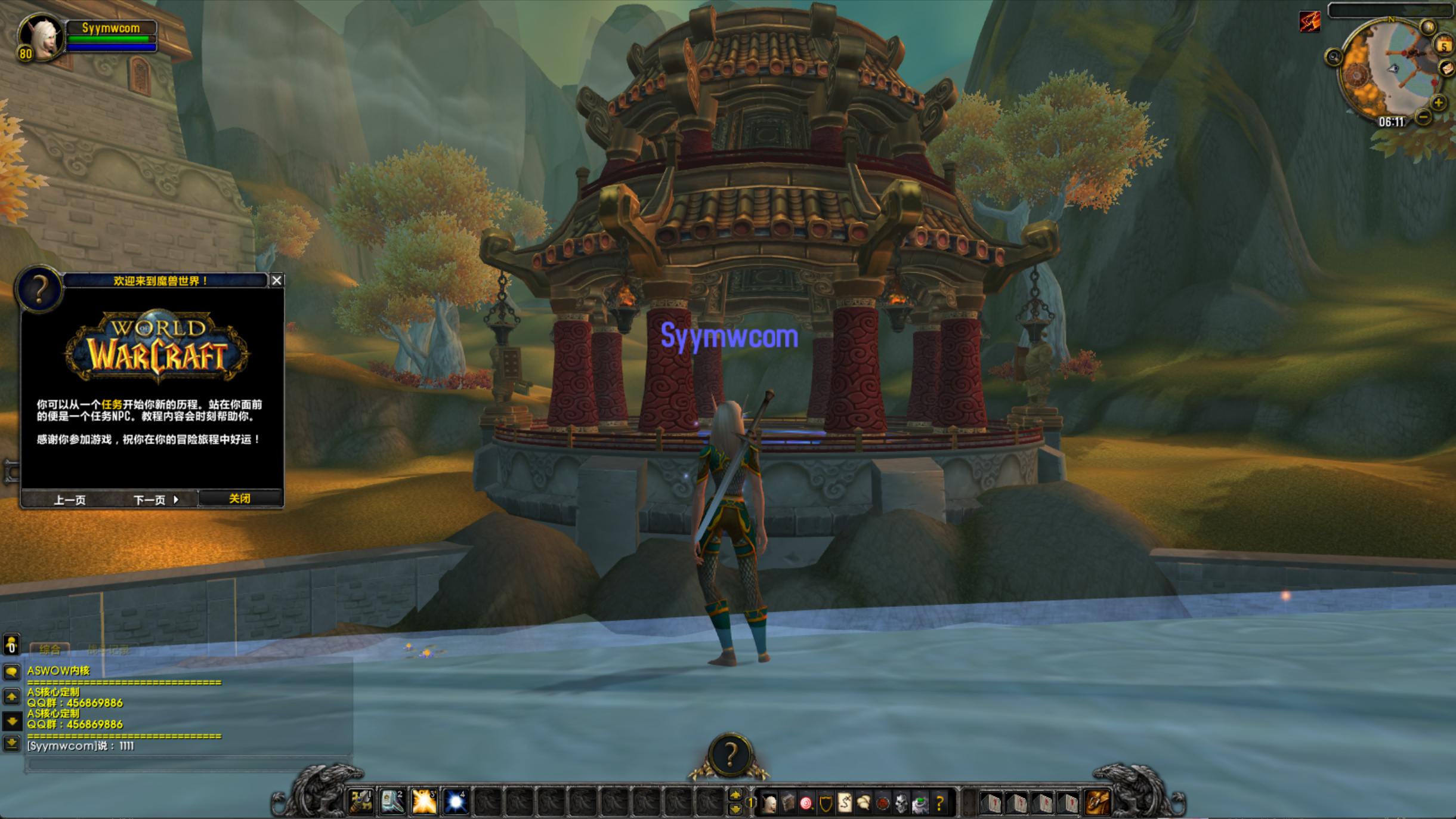Viewport: 1456px width, 819px height.
Task: Close the welcome tutorial with the 关闭 button
Action: (x=239, y=499)
